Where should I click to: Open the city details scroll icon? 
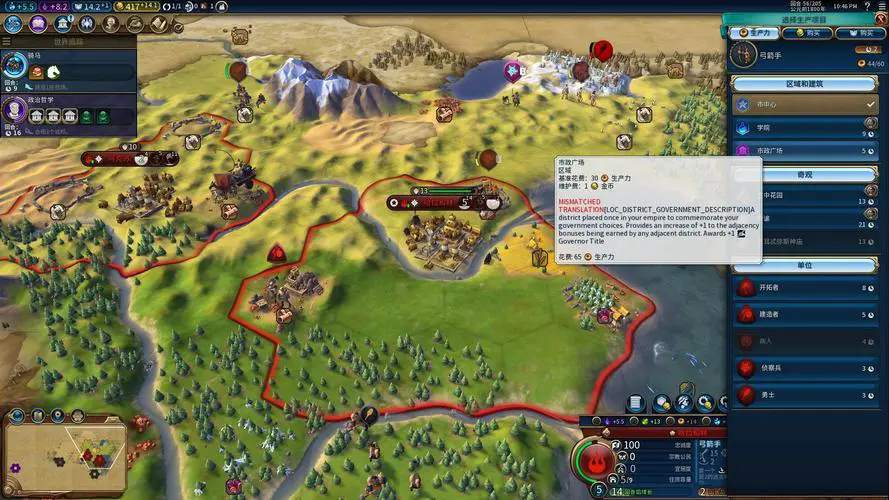634,403
